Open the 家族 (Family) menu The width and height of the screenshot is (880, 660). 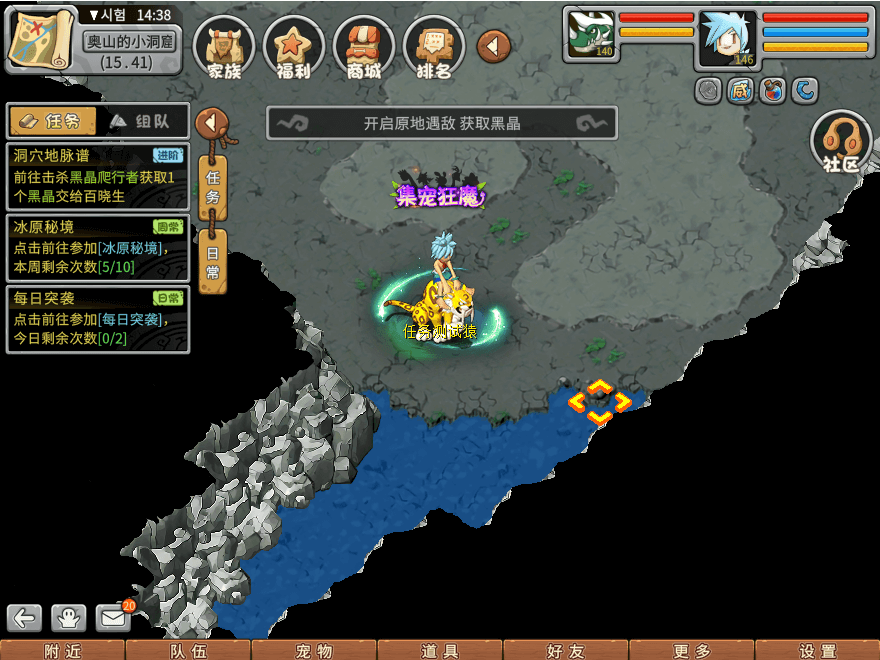(x=224, y=47)
